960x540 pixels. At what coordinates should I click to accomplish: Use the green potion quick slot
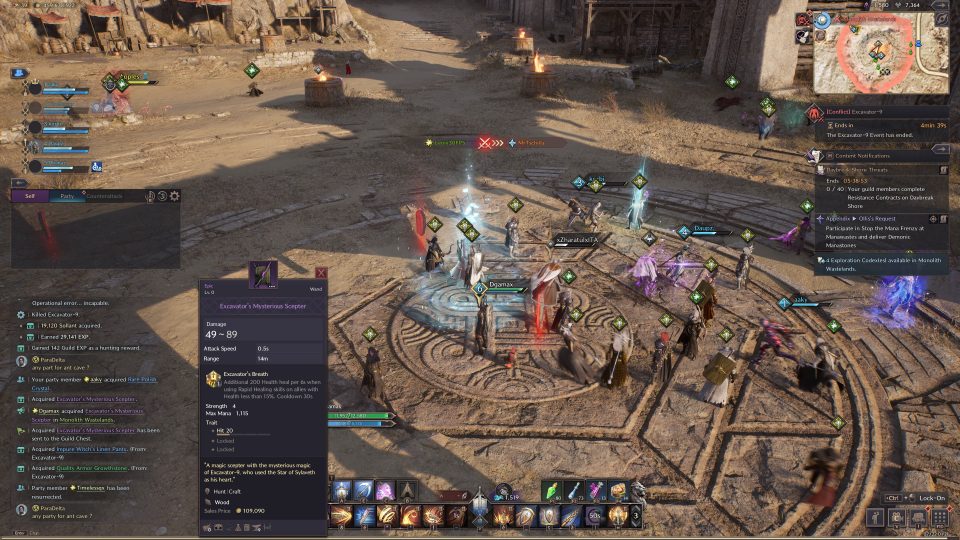(551, 491)
